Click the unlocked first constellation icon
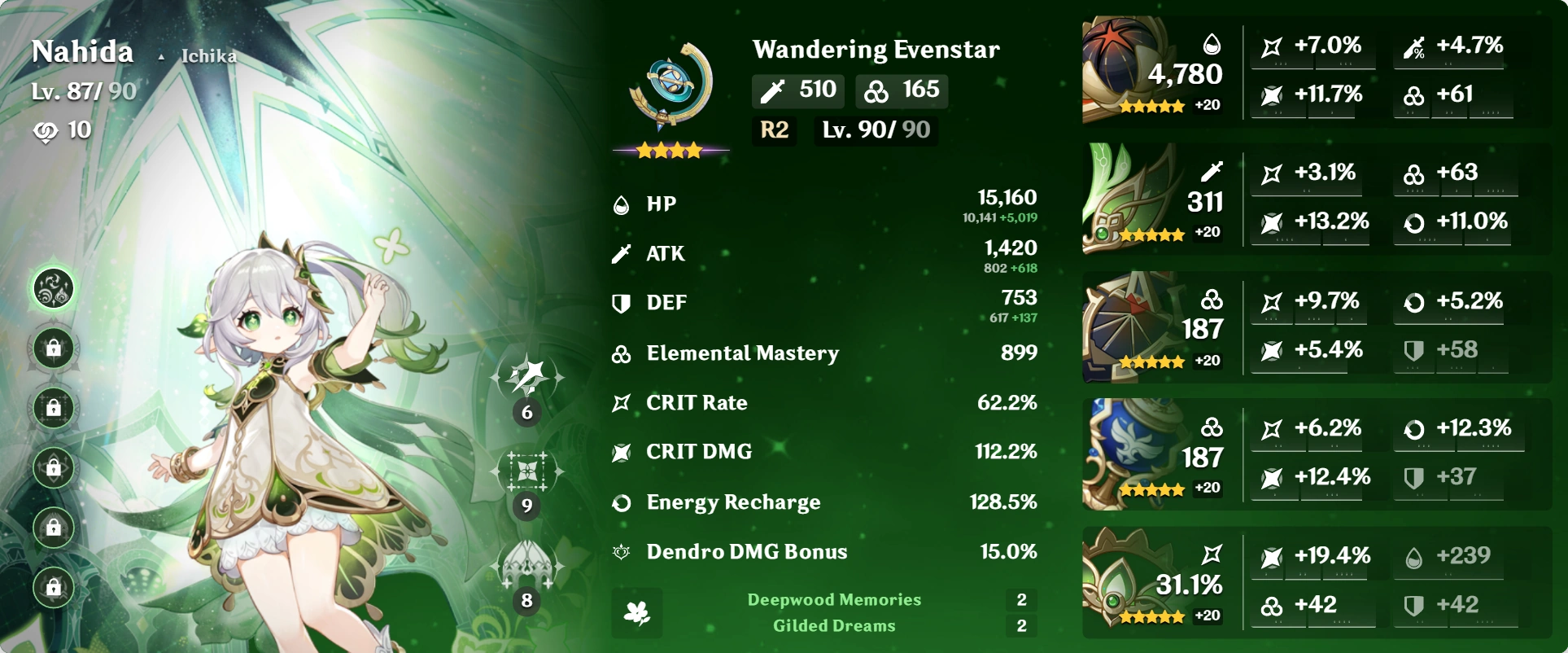Screen dimensions: 1568x653 point(54,287)
